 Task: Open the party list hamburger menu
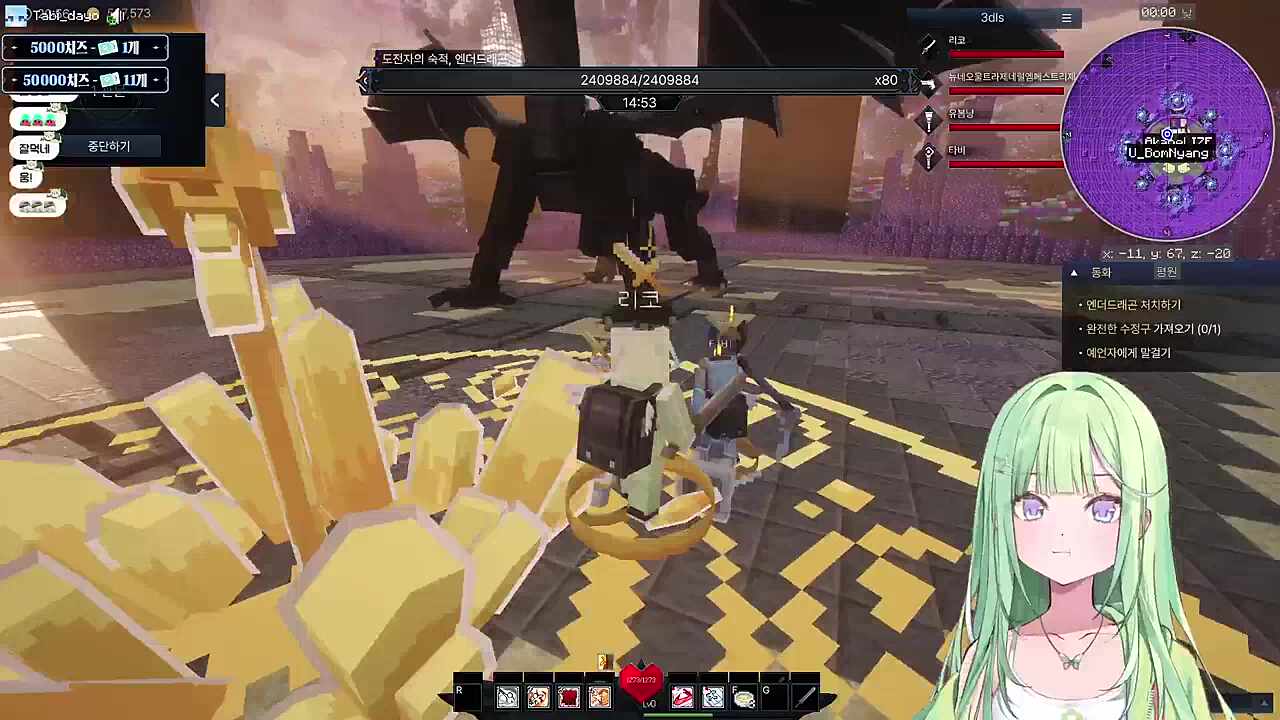[x=1066, y=18]
